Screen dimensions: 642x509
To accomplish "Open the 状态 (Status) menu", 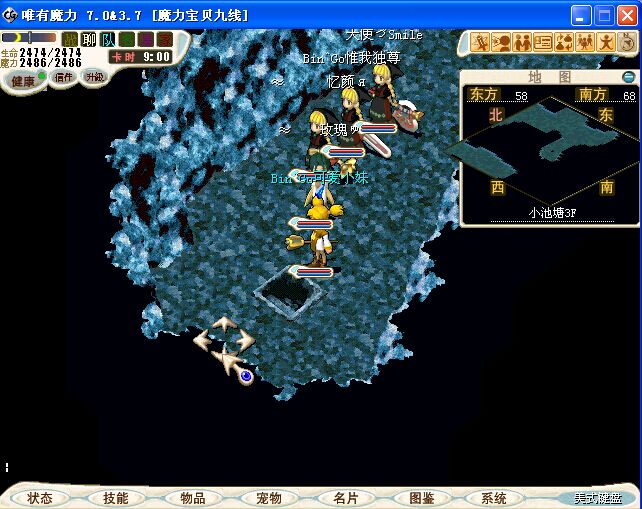I will (40, 497).
